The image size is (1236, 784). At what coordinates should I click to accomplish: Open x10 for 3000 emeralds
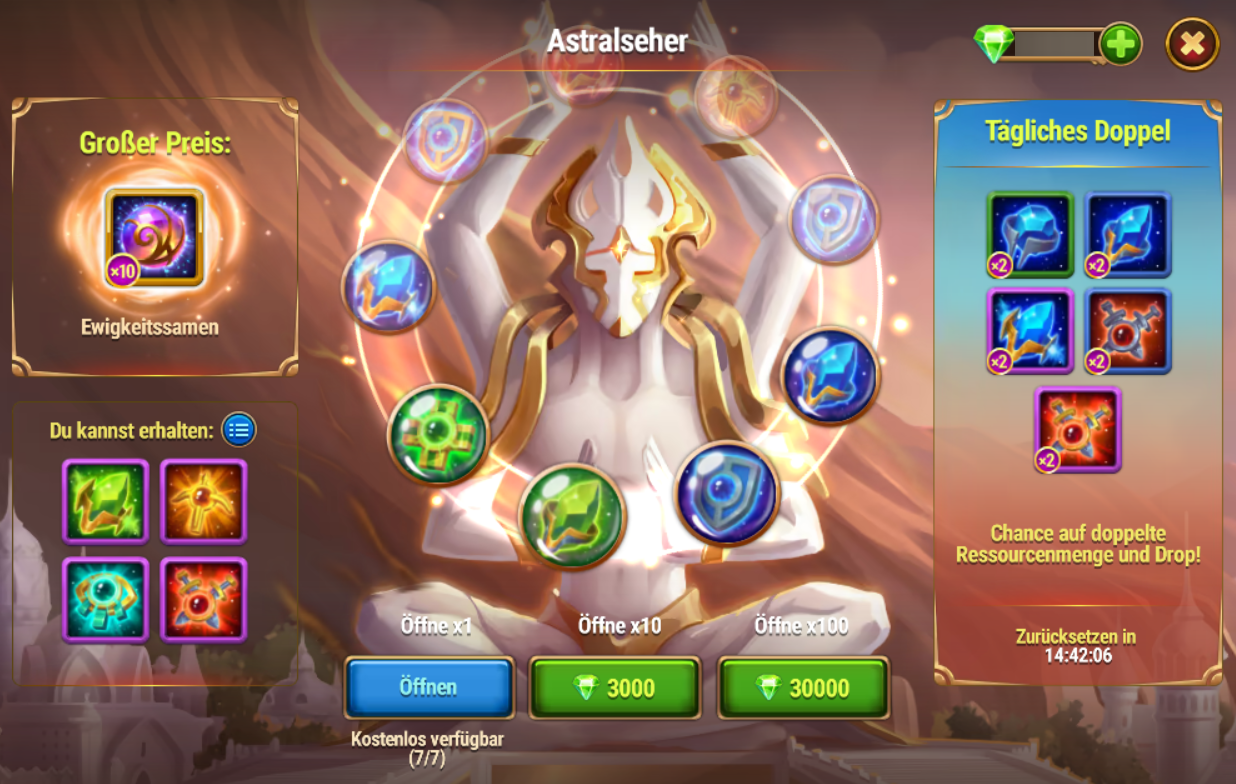click(x=614, y=687)
